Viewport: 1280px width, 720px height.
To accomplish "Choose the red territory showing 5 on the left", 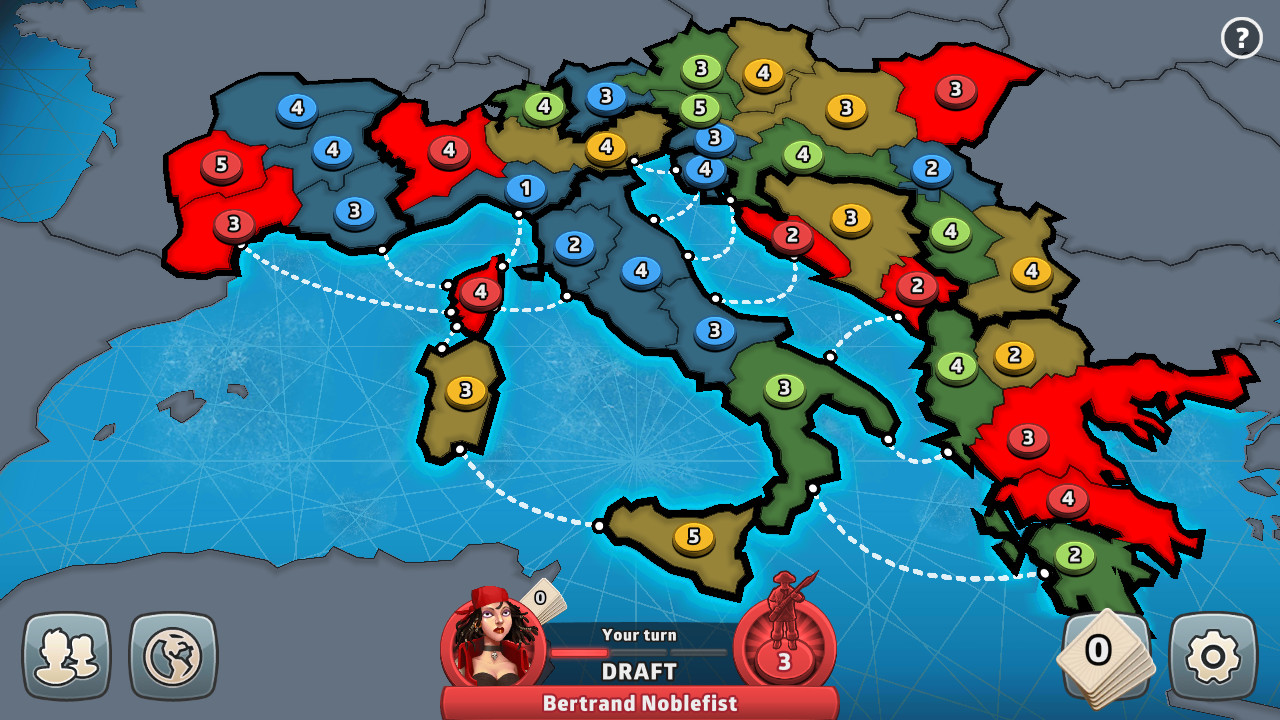I will (219, 164).
